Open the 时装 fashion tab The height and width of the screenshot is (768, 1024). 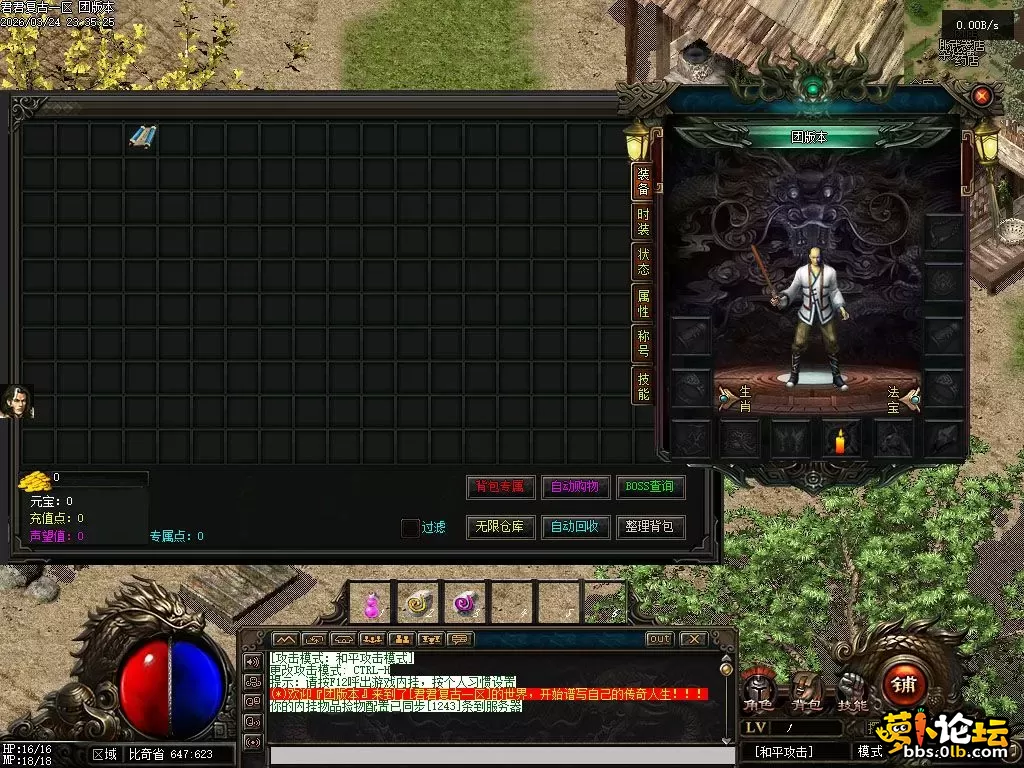coord(643,221)
